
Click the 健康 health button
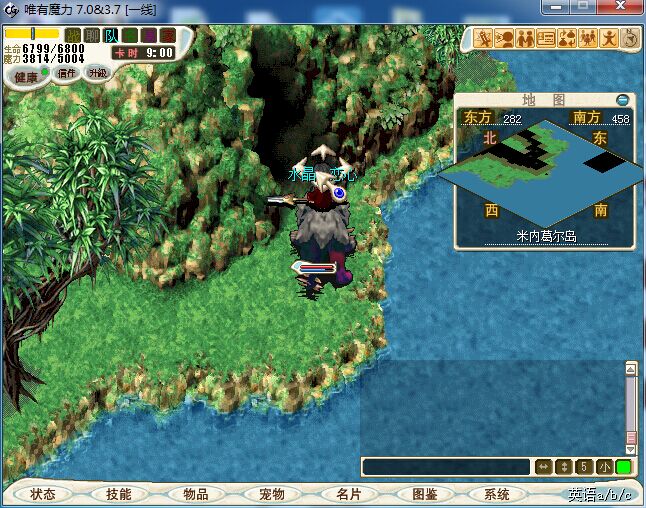pyautogui.click(x=25, y=77)
